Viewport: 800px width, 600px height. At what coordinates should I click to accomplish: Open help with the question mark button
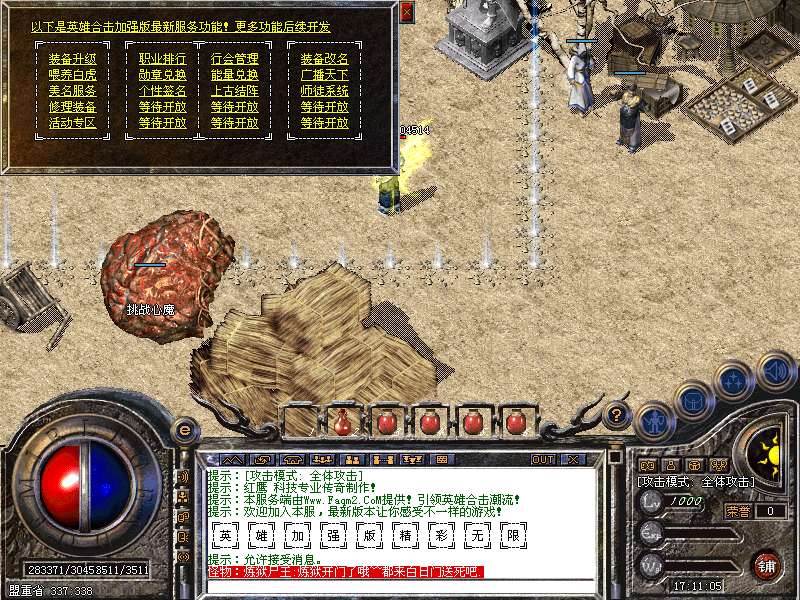(617, 413)
